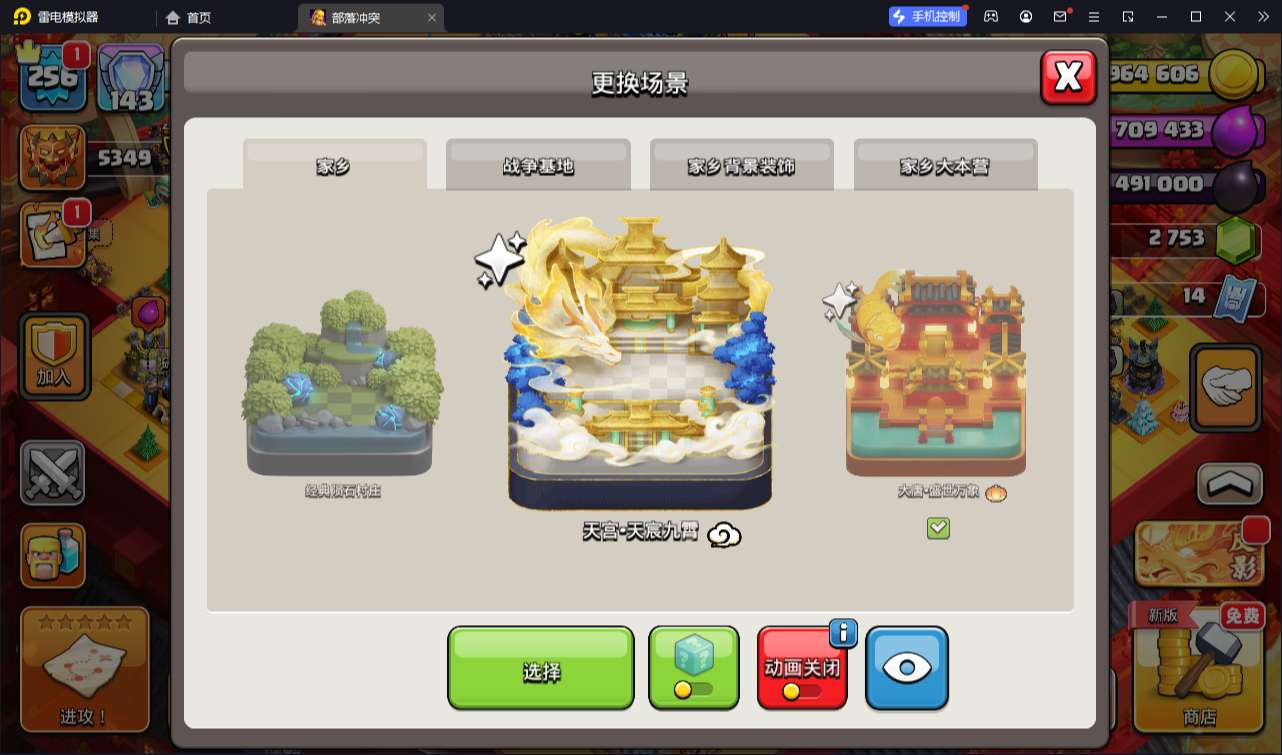Toggle the green dice randomizer switch
This screenshot has height=755, width=1282.
tap(693, 667)
